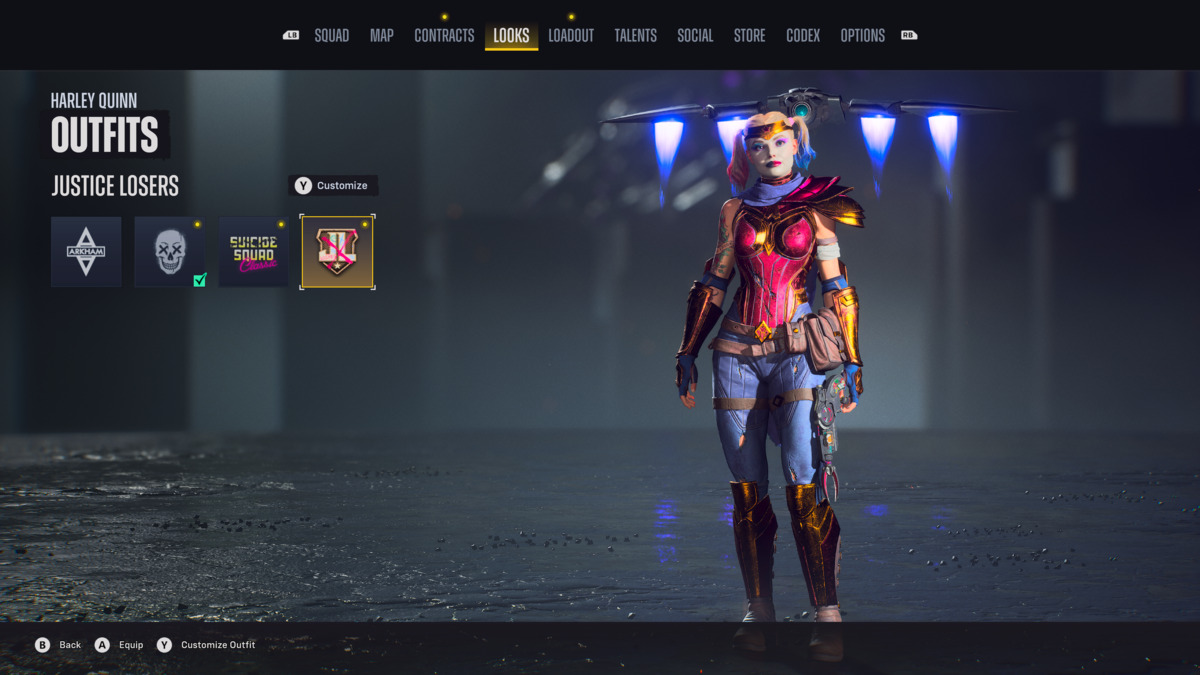Open the Social tab

[695, 36]
